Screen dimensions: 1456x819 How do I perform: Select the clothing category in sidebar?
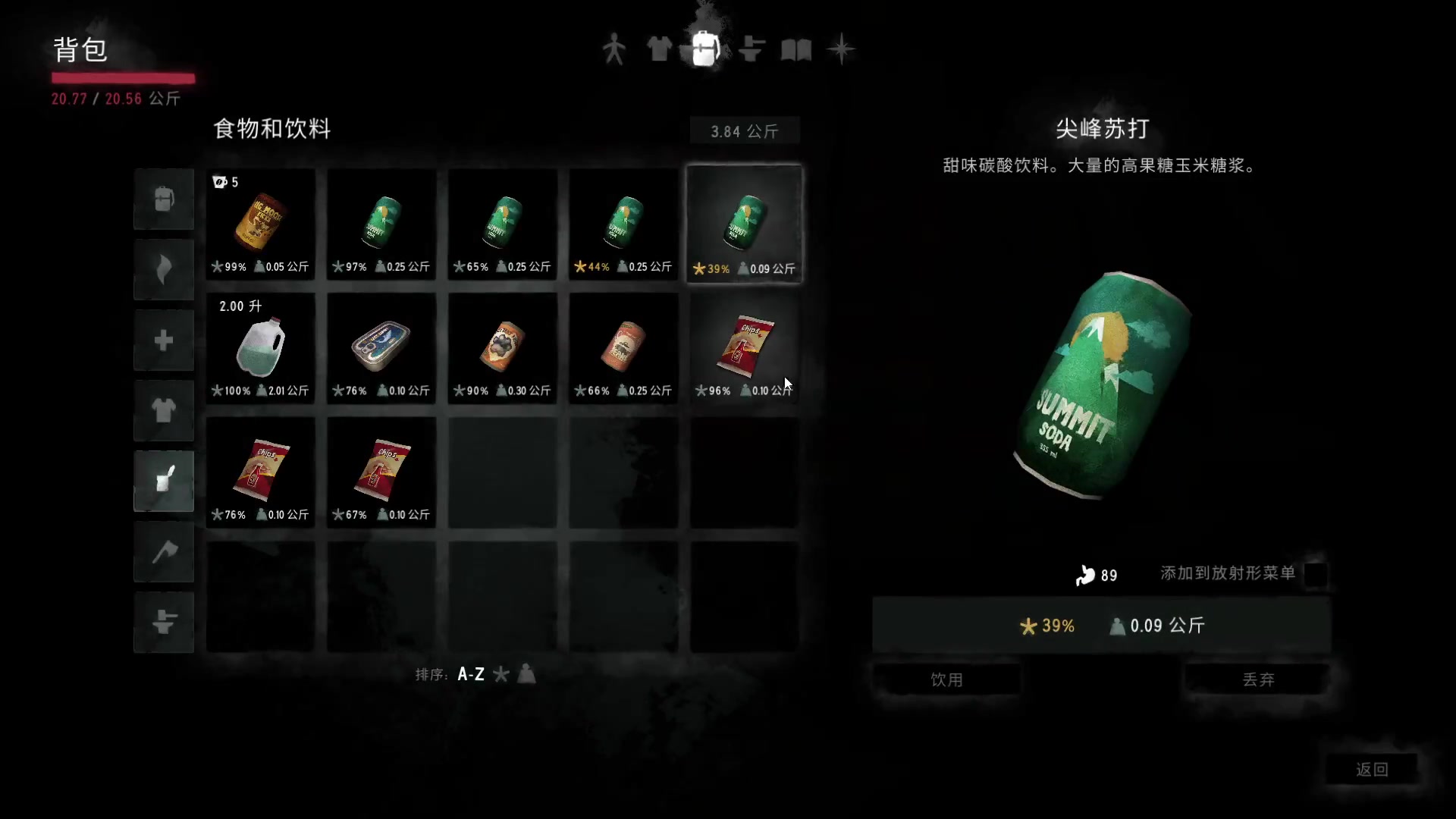point(164,411)
